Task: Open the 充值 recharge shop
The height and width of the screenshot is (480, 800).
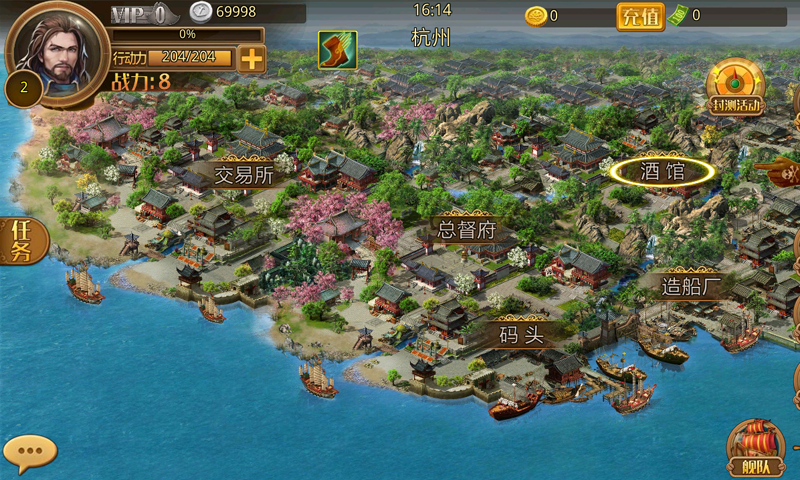Action: coord(640,16)
